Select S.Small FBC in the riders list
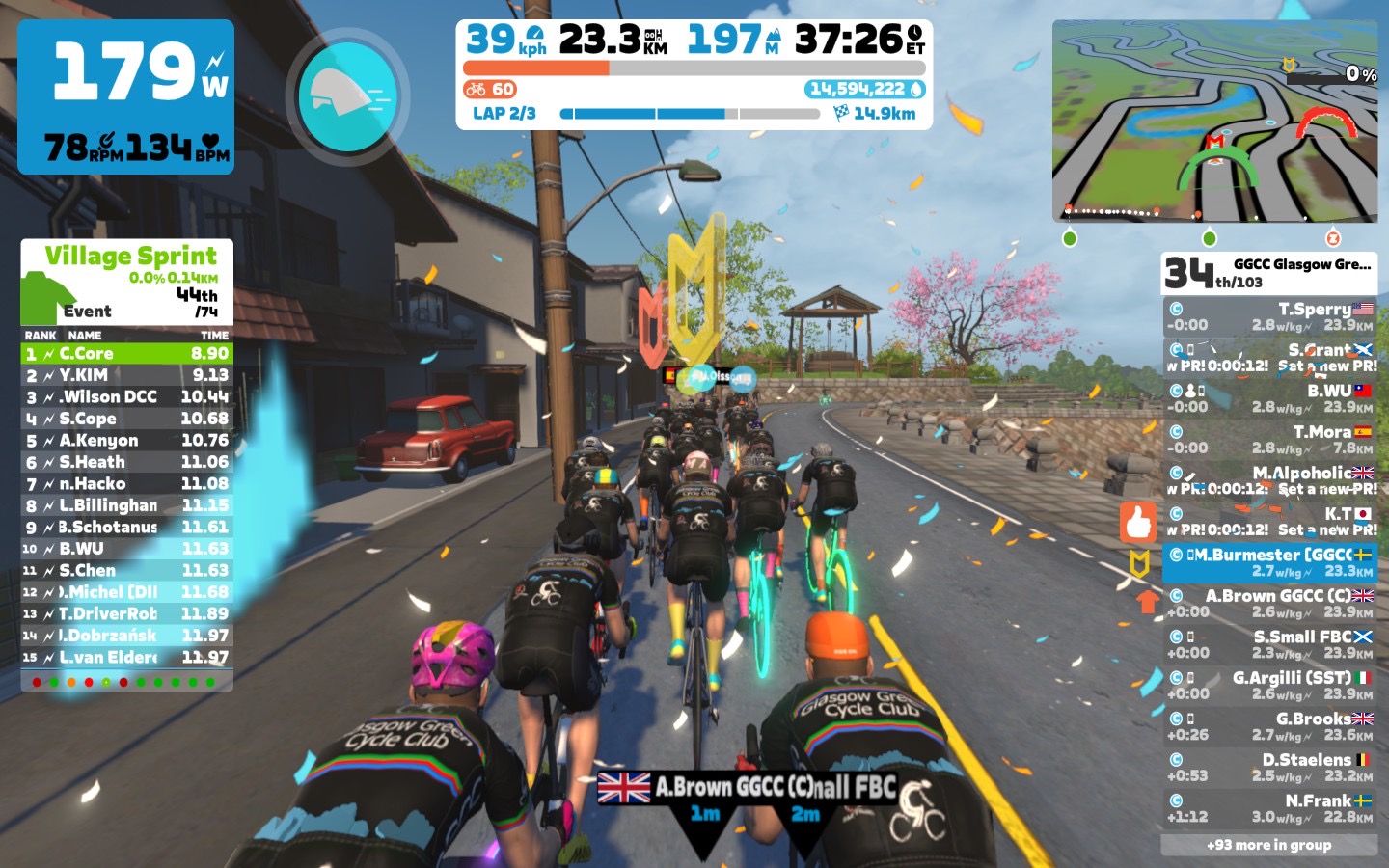Screen dimensions: 1389x868 pos(1269,643)
